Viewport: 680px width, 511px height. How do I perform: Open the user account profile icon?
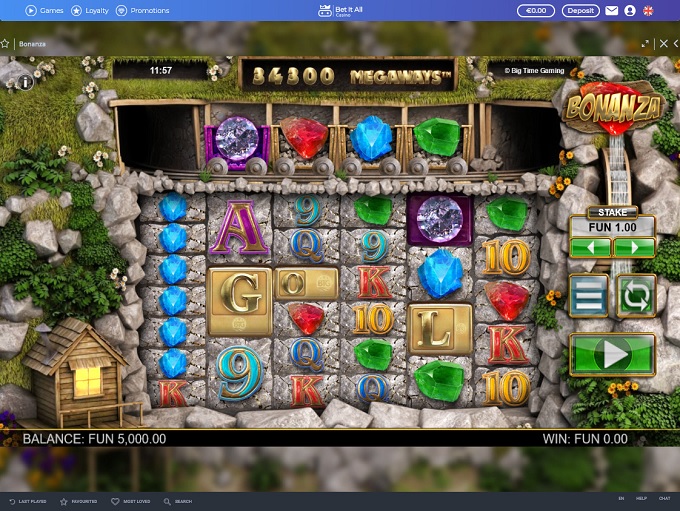630,10
